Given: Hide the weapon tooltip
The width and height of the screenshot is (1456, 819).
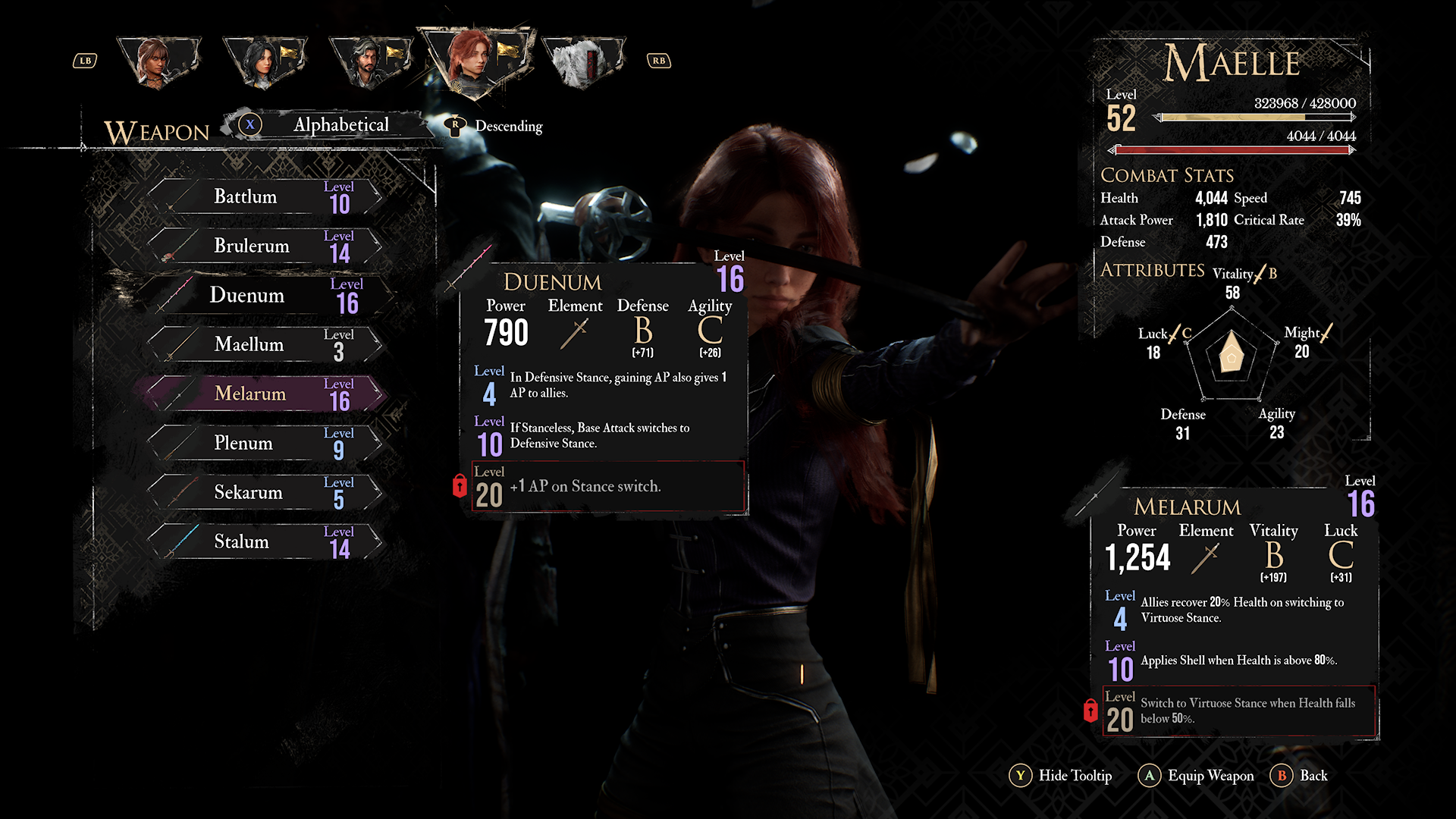Looking at the screenshot, I should tap(1061, 776).
